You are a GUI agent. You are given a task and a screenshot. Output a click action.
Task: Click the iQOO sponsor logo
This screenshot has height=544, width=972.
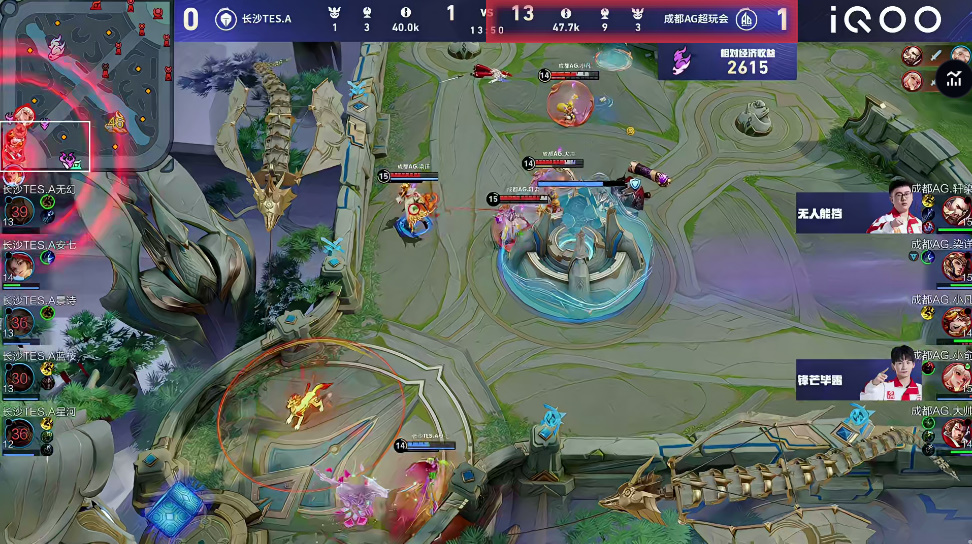click(x=885, y=19)
